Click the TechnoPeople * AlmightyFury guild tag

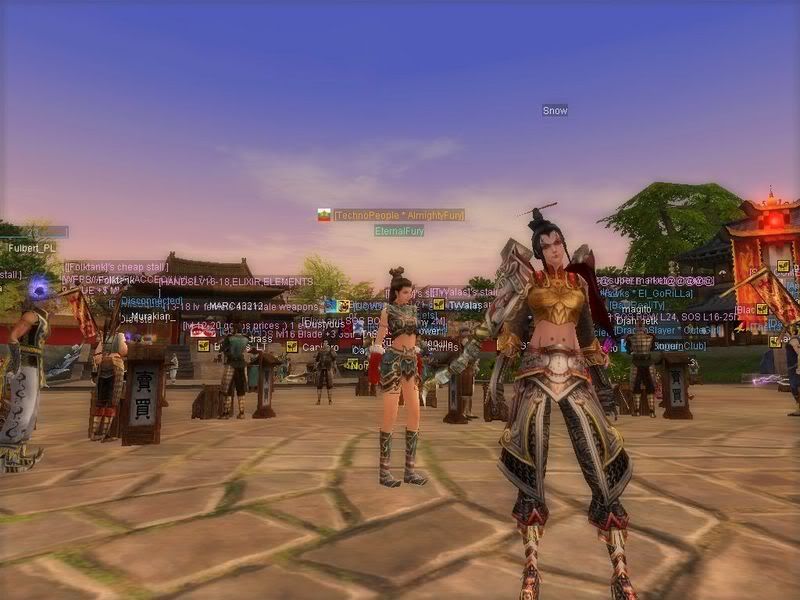click(398, 215)
